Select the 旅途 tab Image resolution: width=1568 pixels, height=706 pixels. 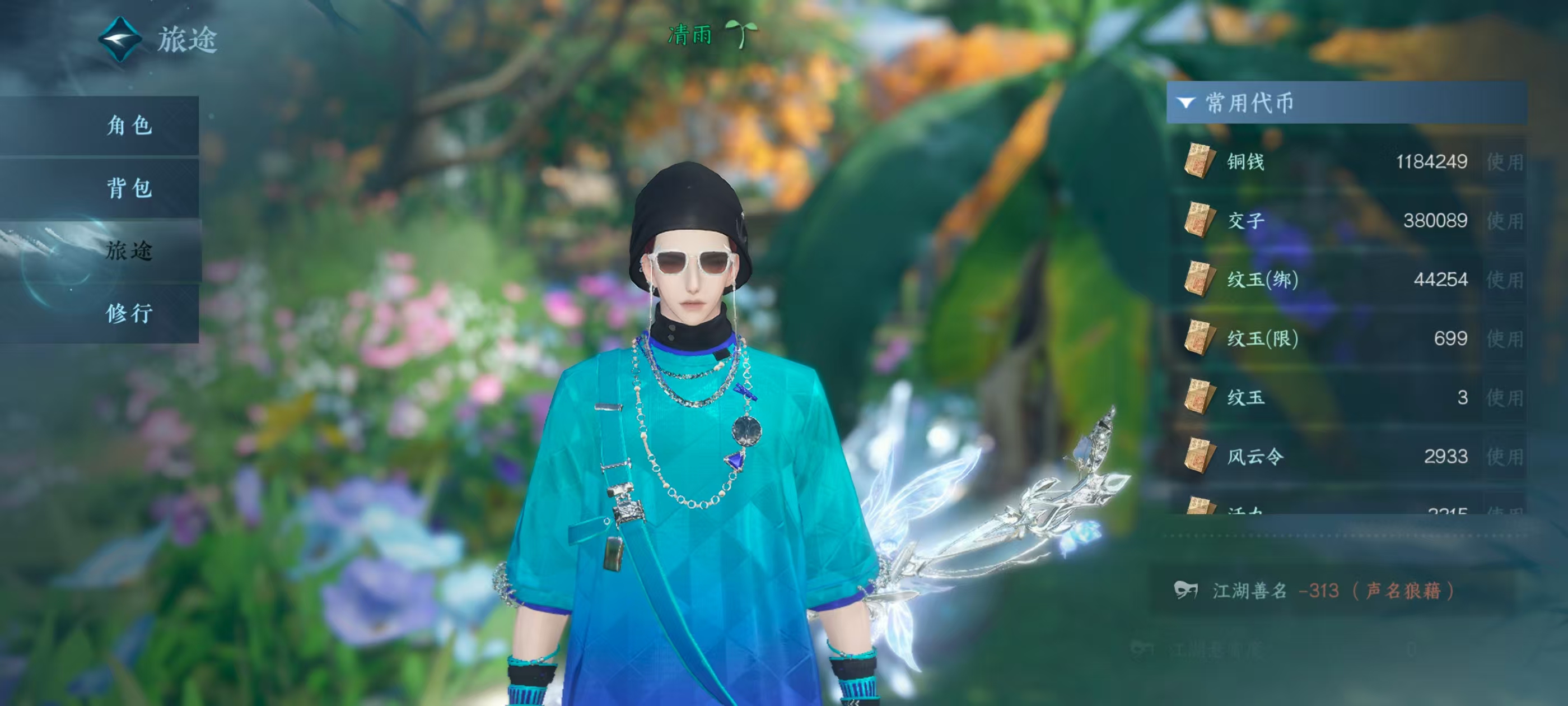pos(128,250)
